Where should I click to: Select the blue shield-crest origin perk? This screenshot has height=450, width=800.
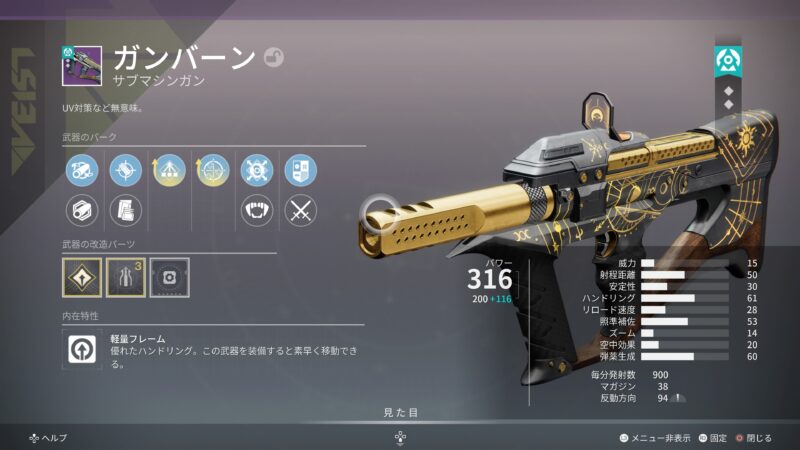[x=300, y=169]
